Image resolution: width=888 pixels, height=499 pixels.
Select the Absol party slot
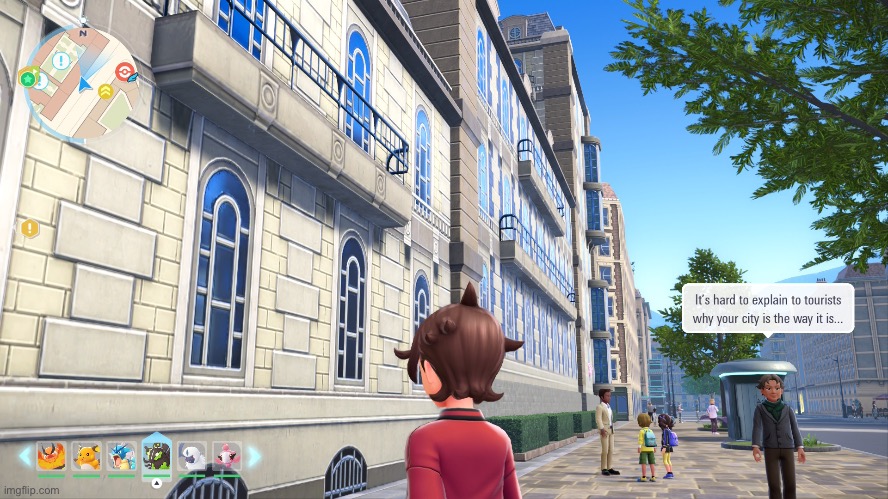point(192,456)
